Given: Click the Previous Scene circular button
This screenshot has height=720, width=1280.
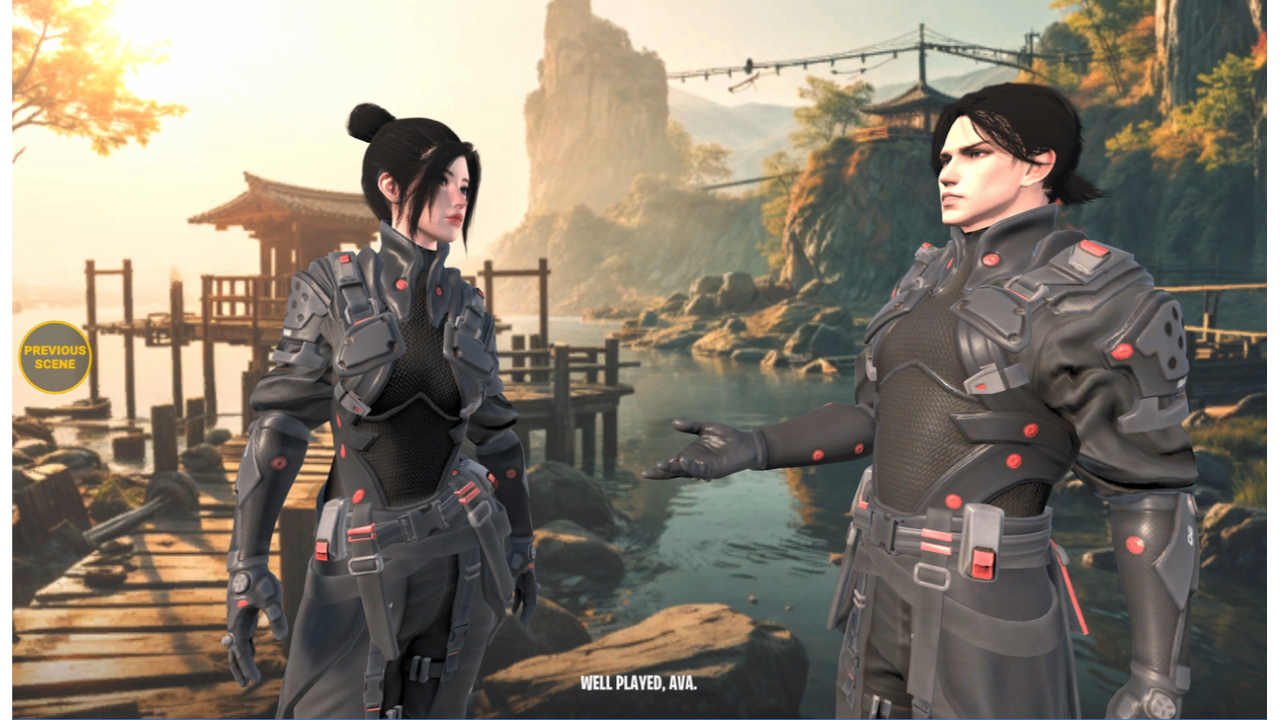Looking at the screenshot, I should [x=55, y=358].
